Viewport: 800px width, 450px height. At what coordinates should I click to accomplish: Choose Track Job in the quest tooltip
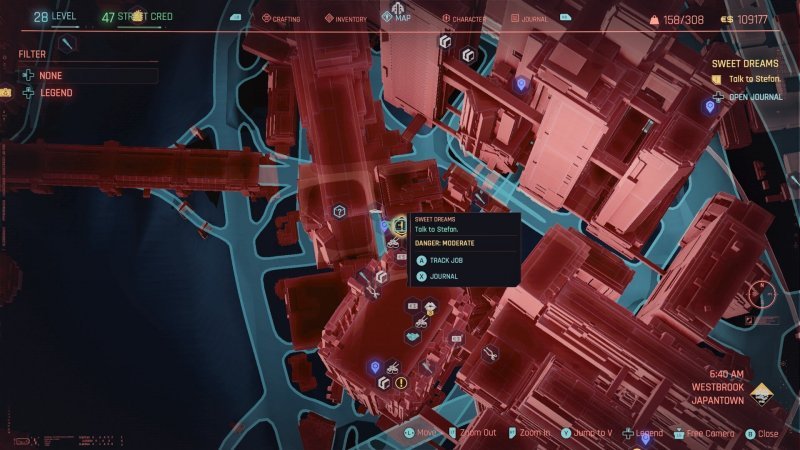[444, 260]
